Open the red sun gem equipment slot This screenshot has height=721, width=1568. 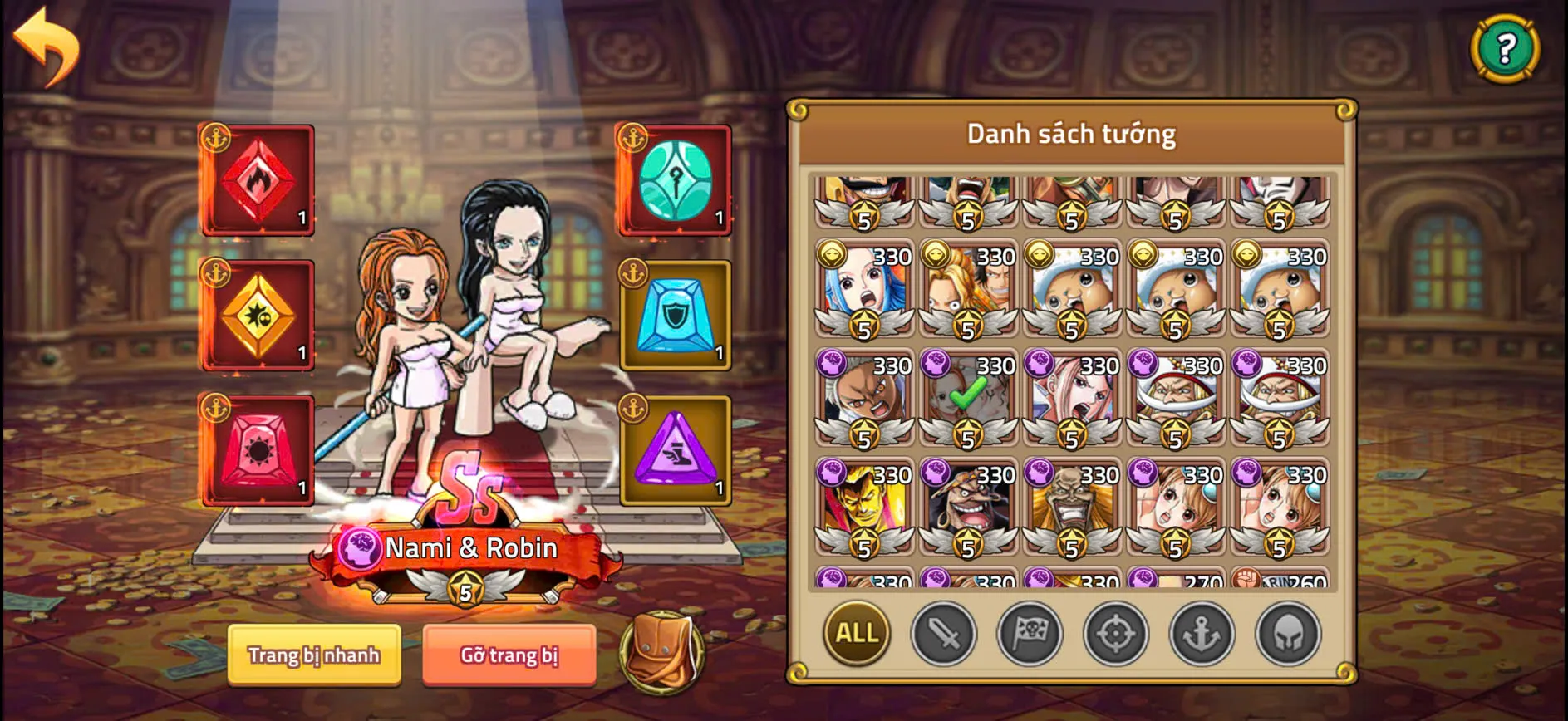[x=258, y=453]
